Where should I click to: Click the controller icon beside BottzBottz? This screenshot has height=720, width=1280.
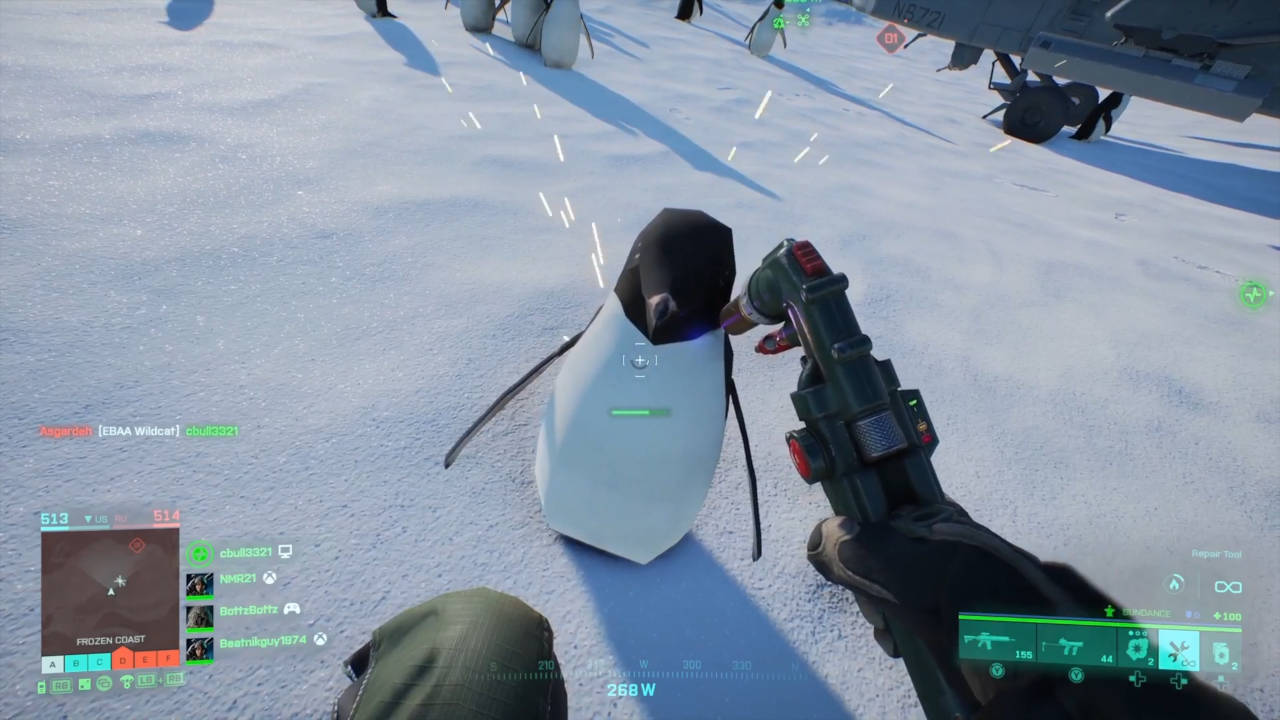point(292,609)
